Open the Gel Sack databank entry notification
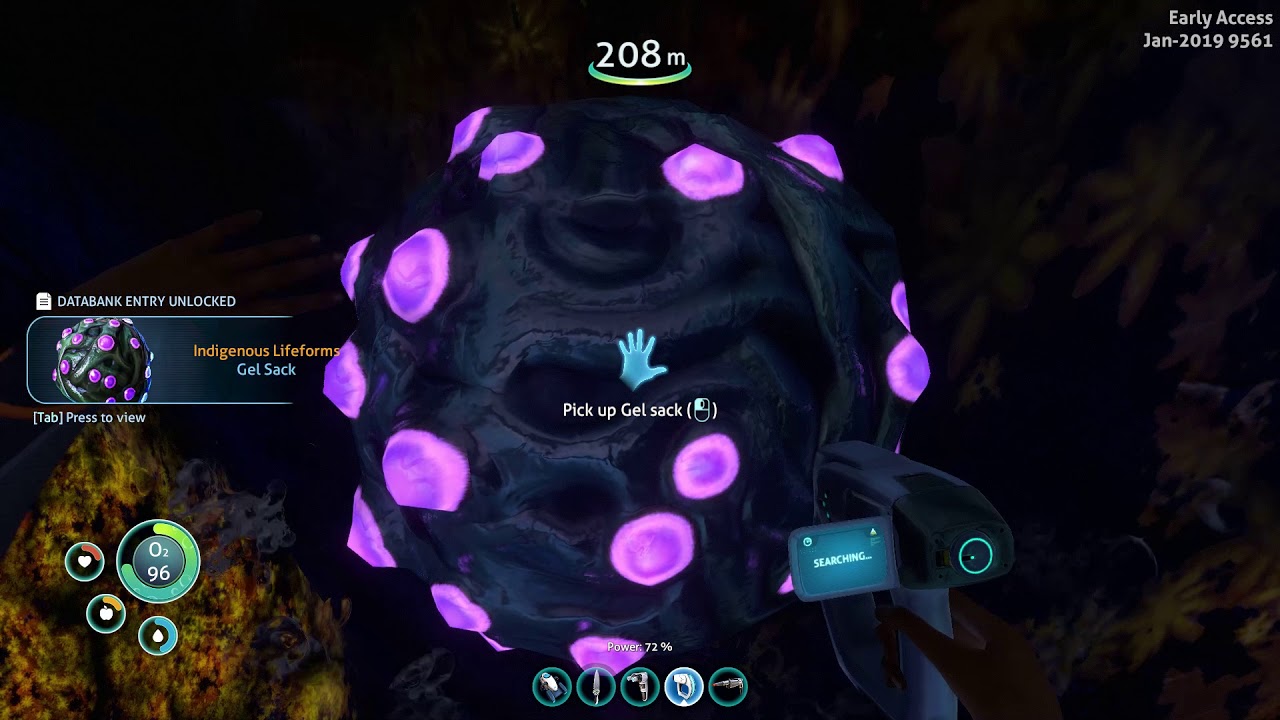 click(160, 360)
